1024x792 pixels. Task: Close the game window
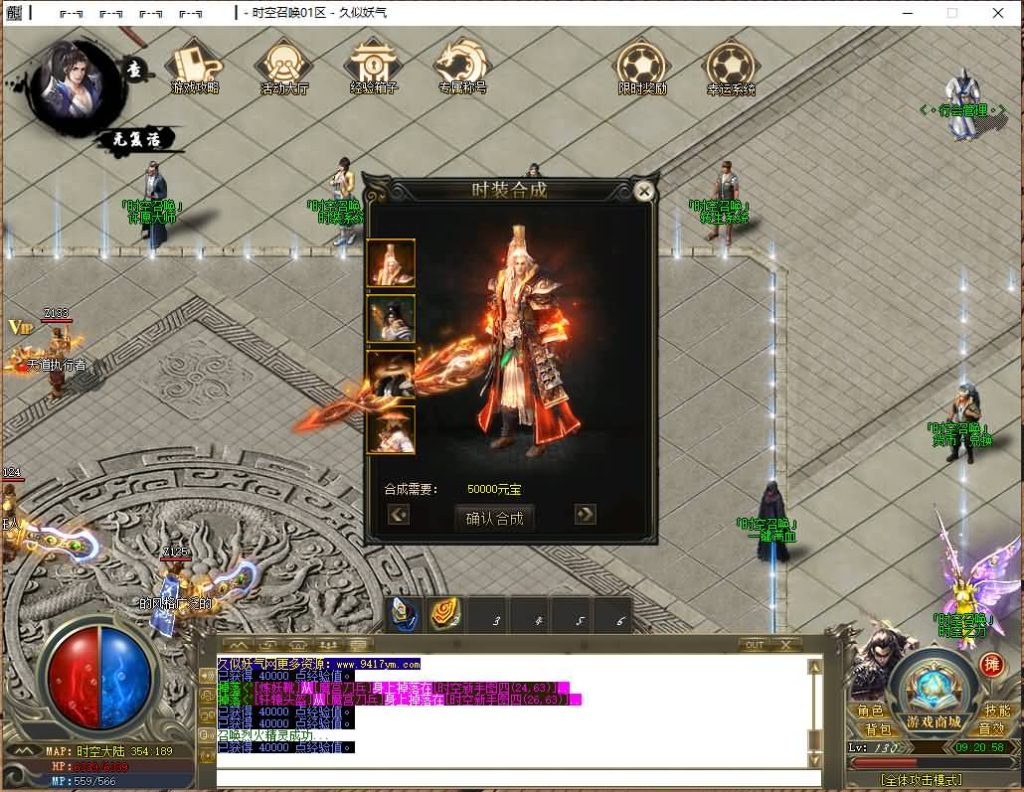[x=998, y=13]
